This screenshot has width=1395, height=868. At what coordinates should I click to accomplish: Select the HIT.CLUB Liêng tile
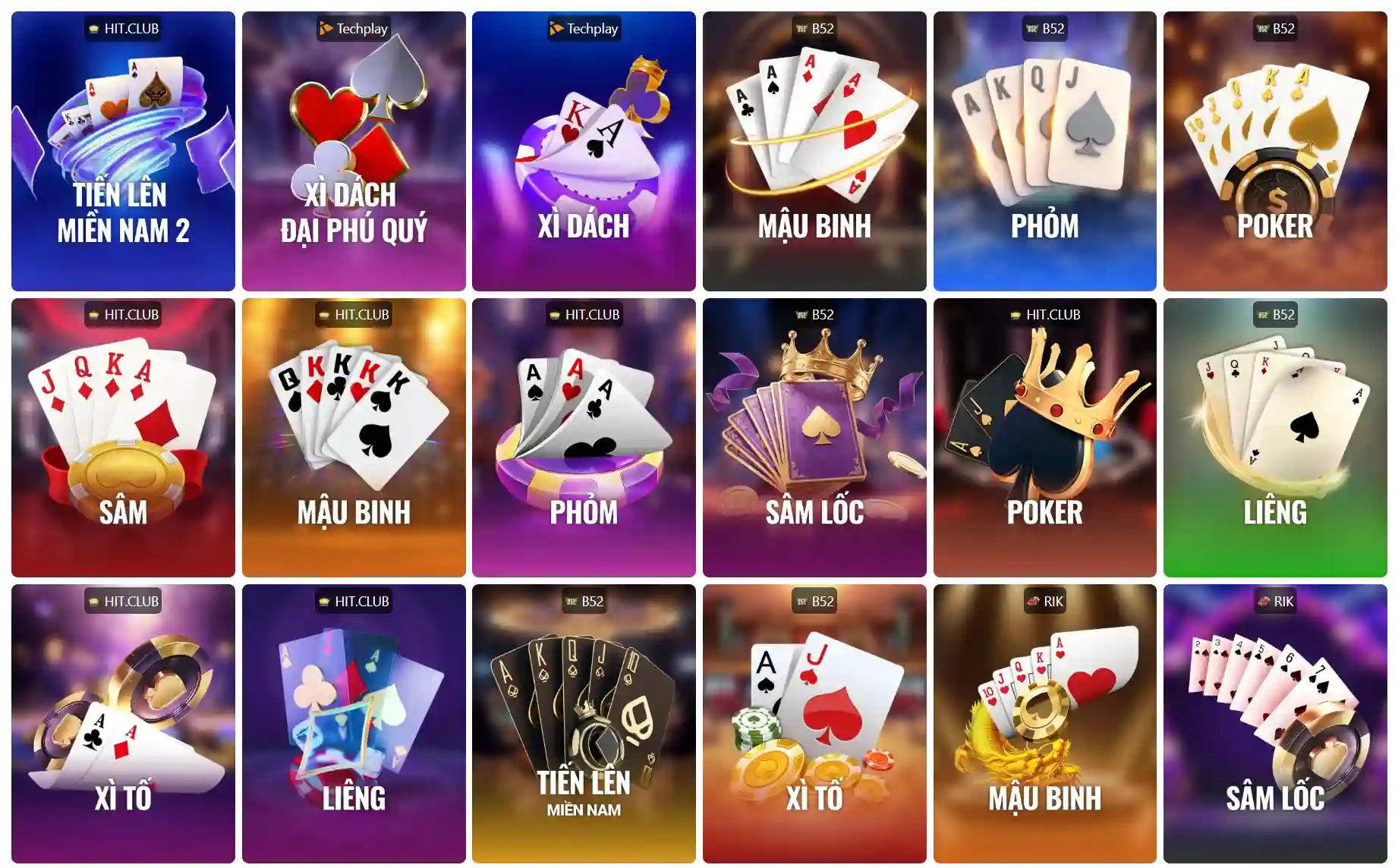point(354,723)
